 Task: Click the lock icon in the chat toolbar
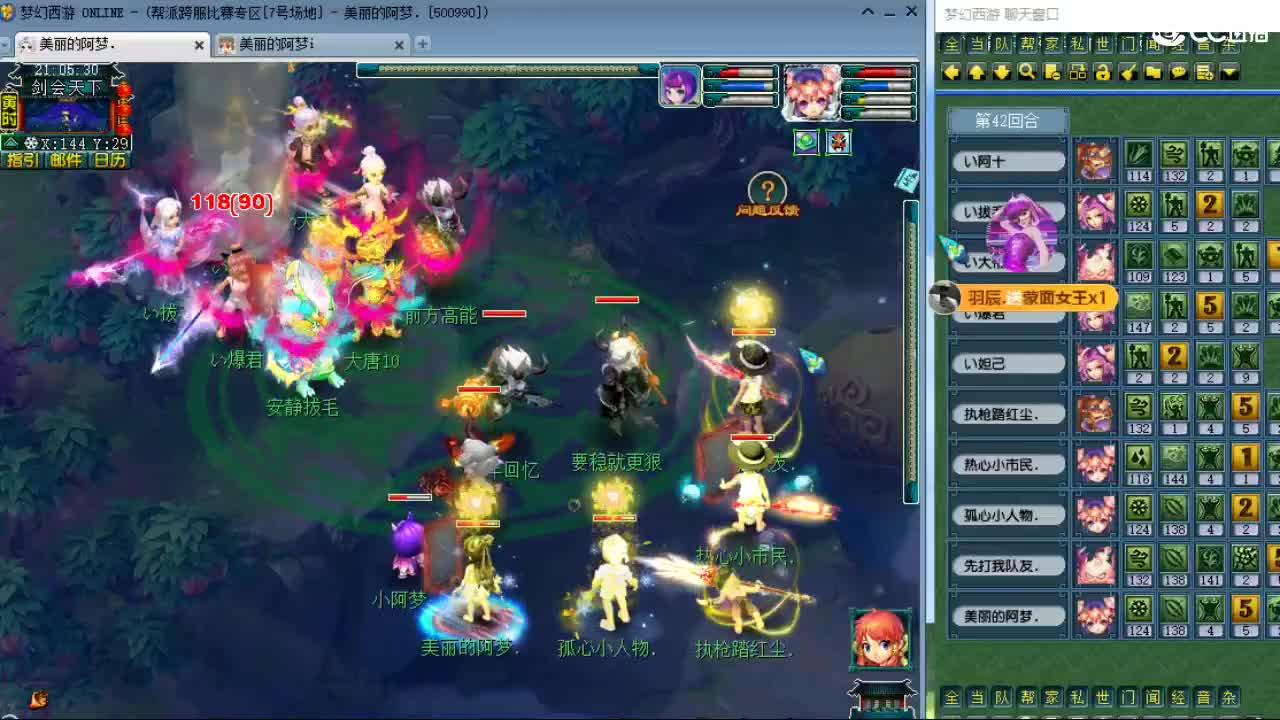click(x=1103, y=71)
